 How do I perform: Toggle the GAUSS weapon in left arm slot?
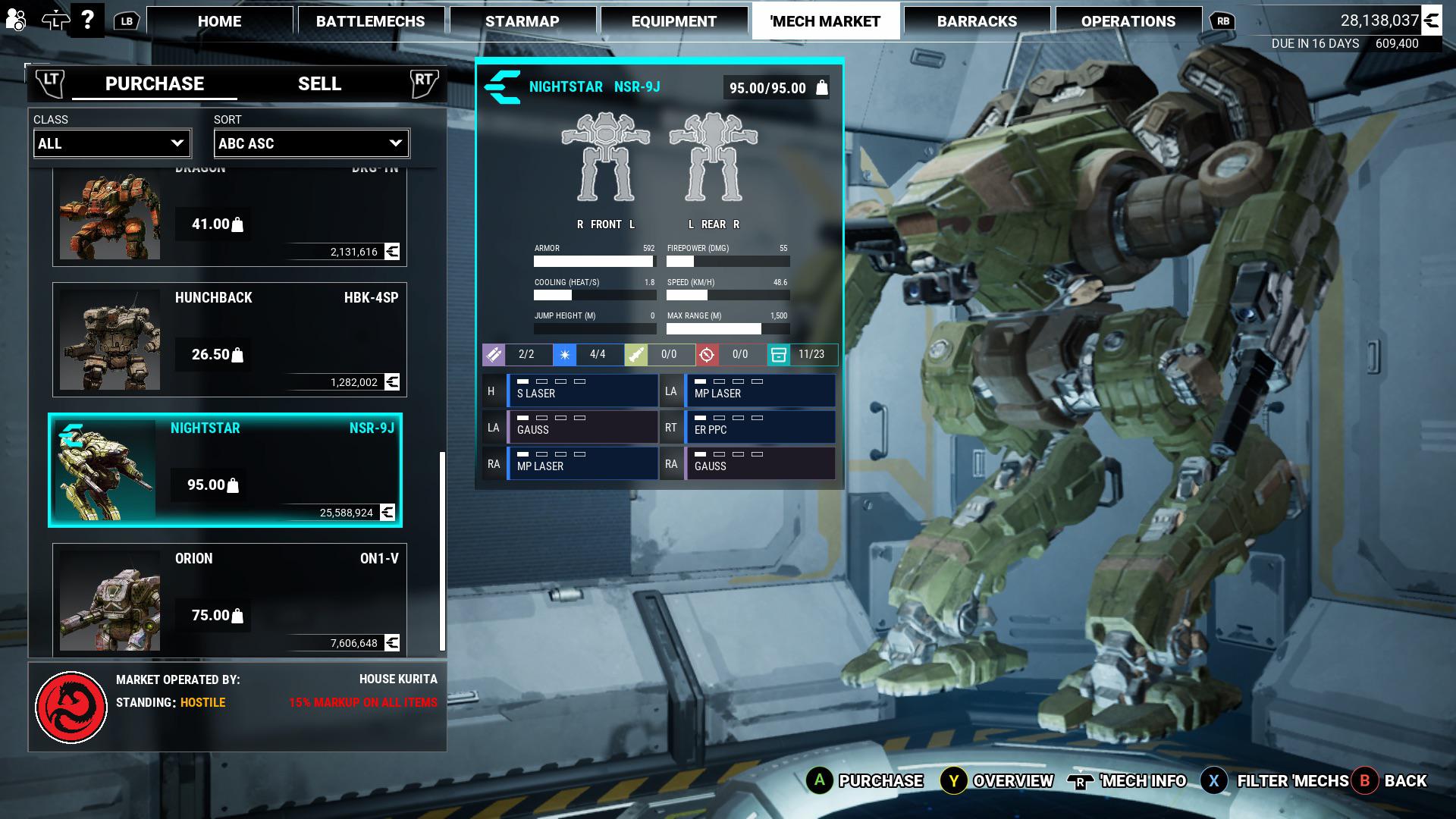pos(582,426)
